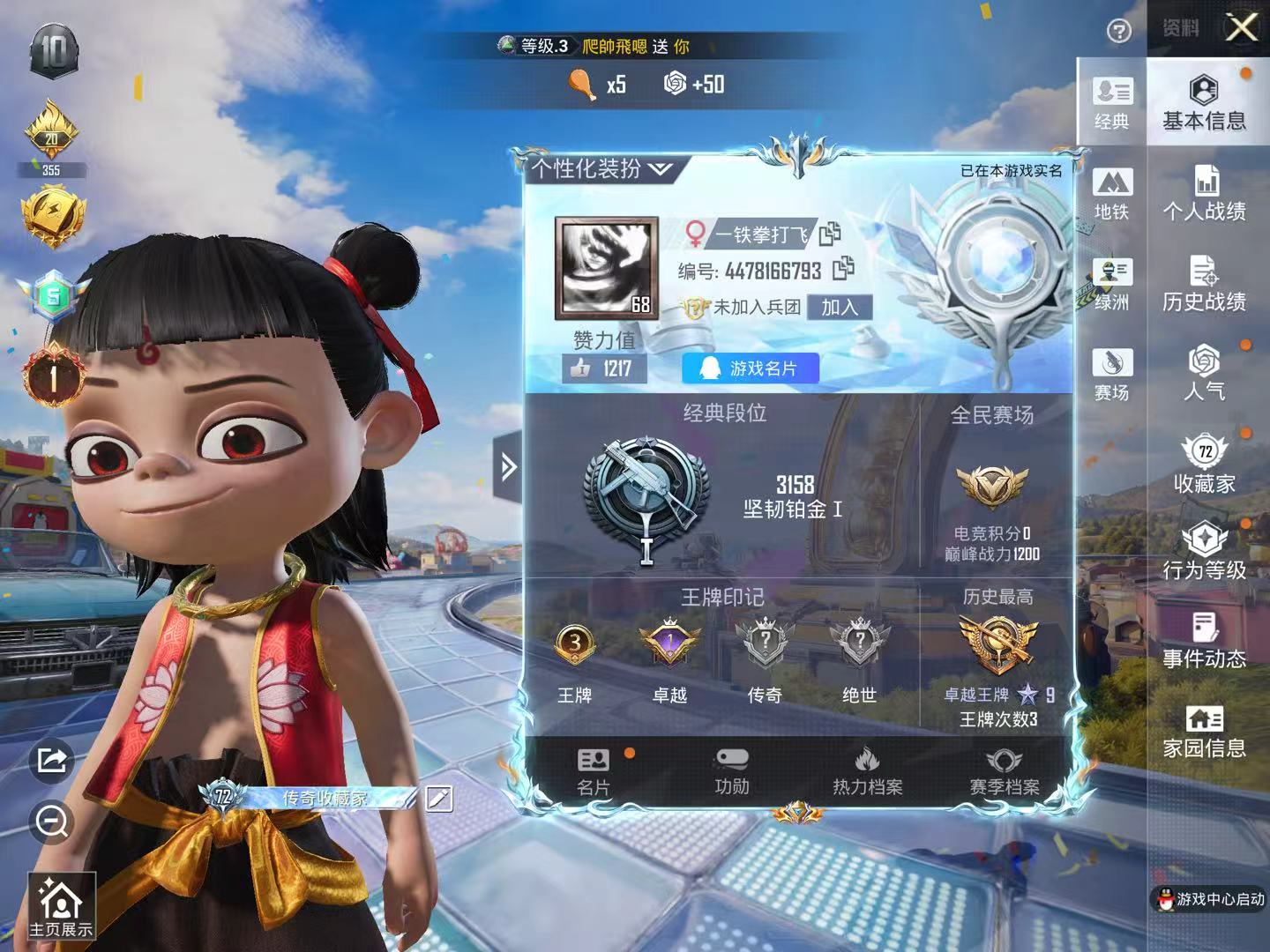Open the 历史战绩 match history menu
Viewport: 1270px width, 952px height.
[x=1204, y=284]
